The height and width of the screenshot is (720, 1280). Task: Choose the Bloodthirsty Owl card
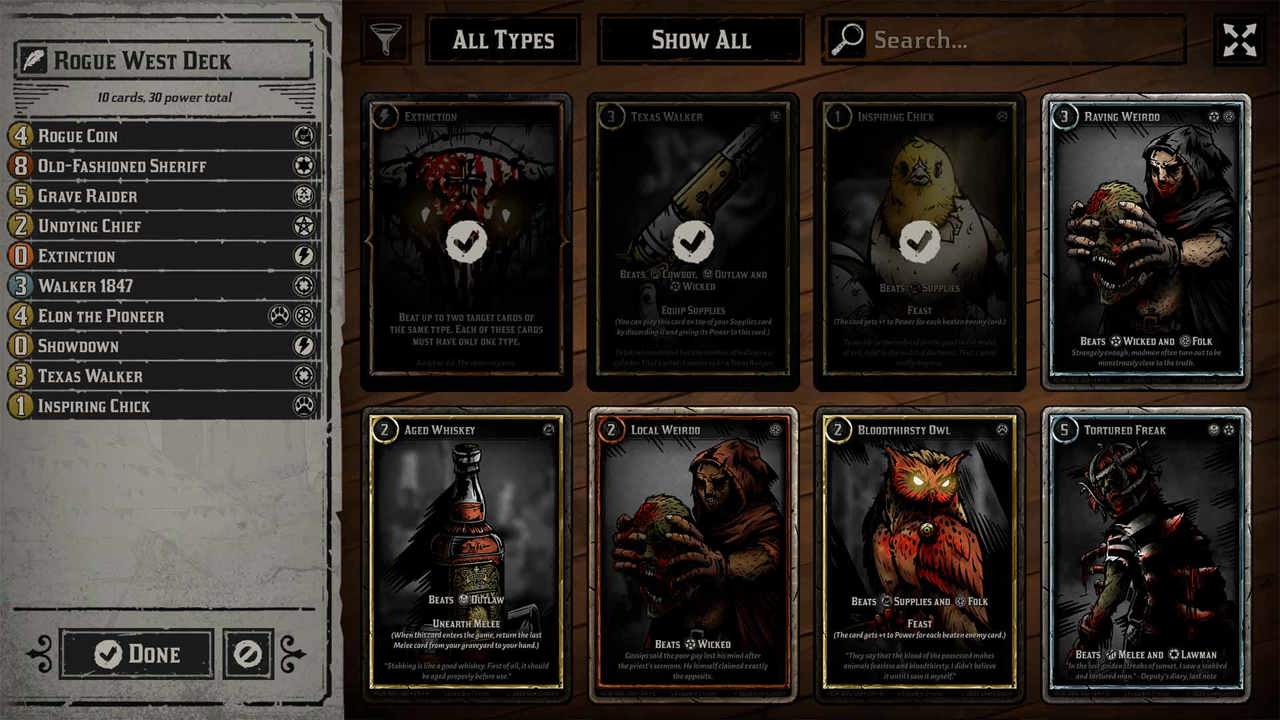[919, 551]
